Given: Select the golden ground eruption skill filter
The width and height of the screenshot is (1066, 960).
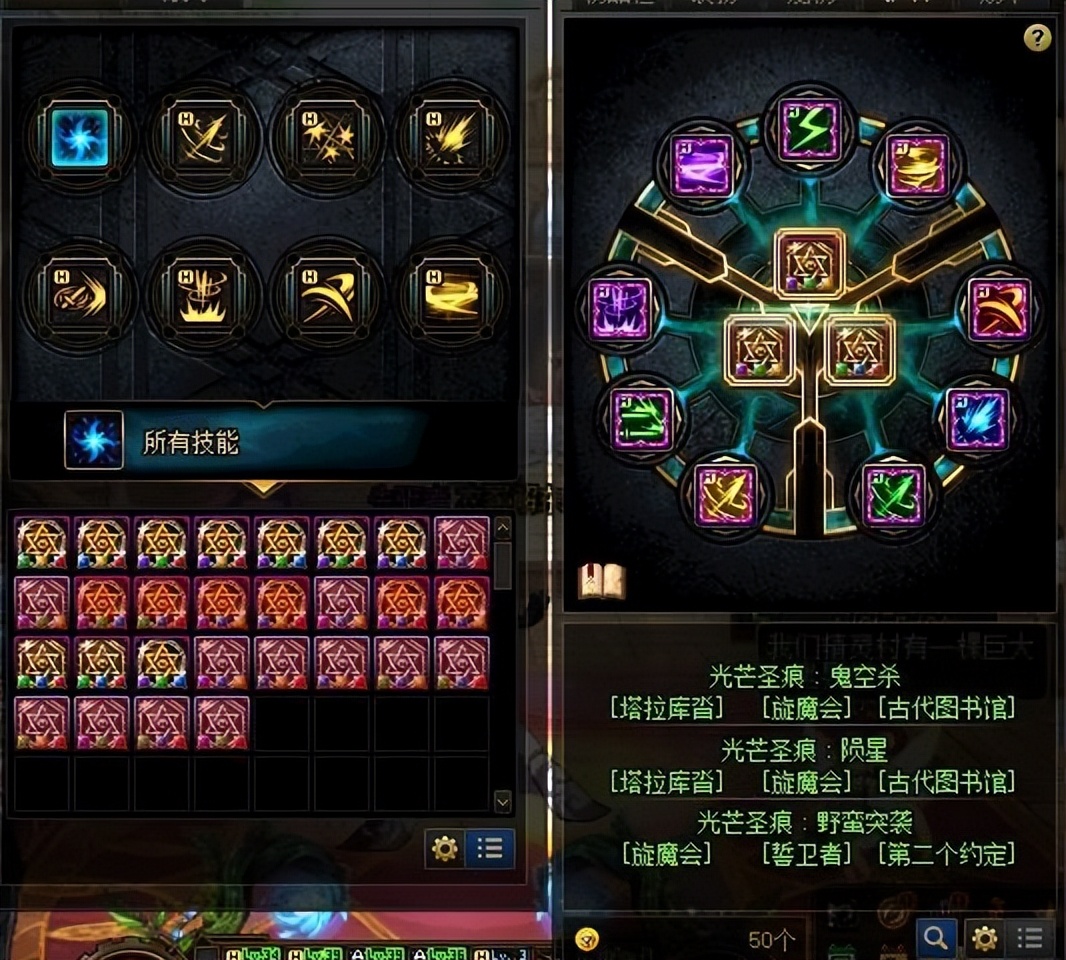Looking at the screenshot, I should coord(204,296).
